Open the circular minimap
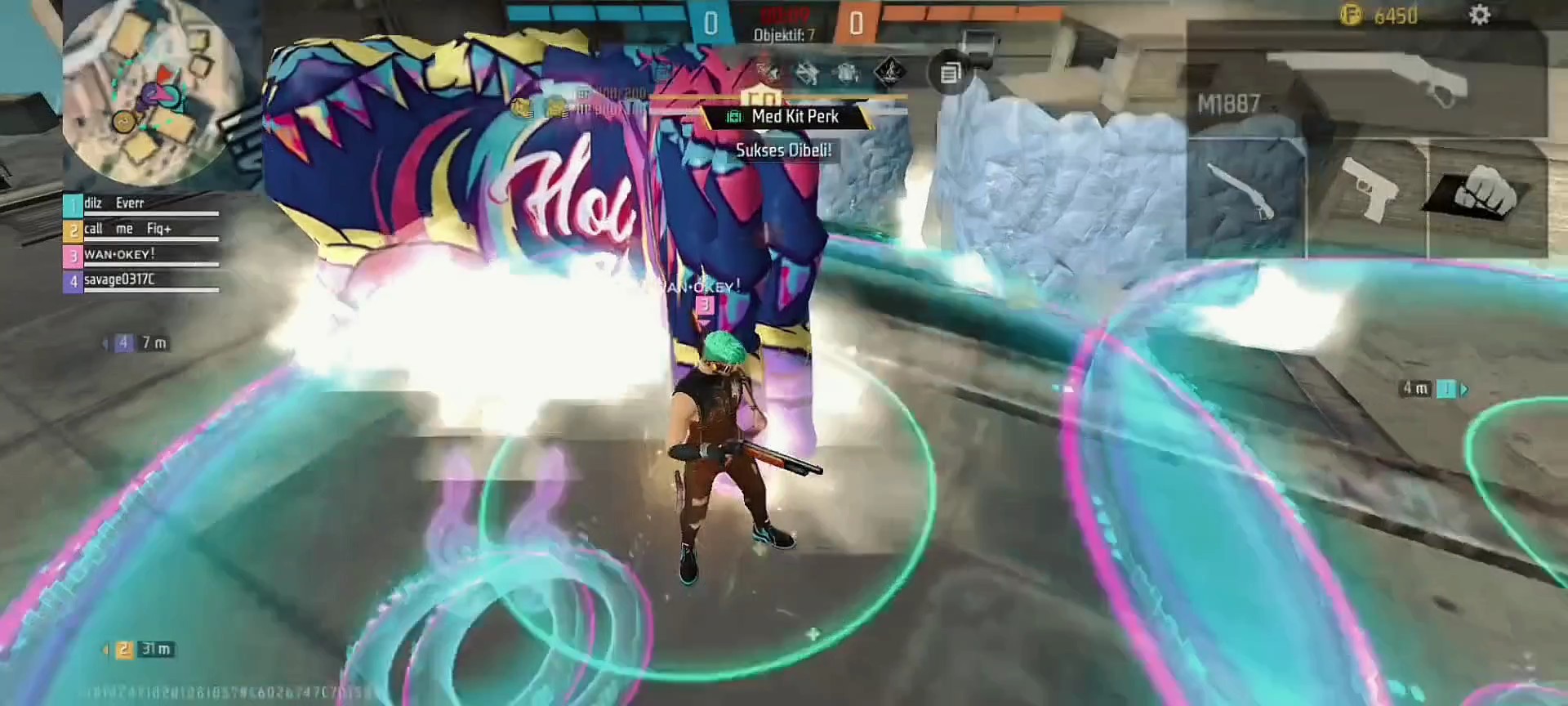This screenshot has height=706, width=1568. pyautogui.click(x=151, y=91)
